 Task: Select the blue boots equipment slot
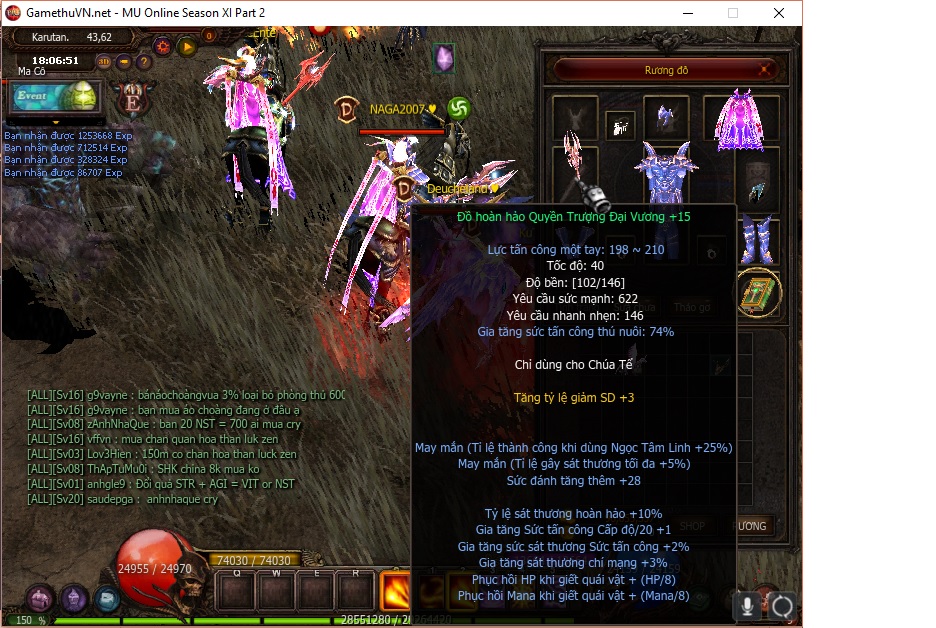[757, 238]
